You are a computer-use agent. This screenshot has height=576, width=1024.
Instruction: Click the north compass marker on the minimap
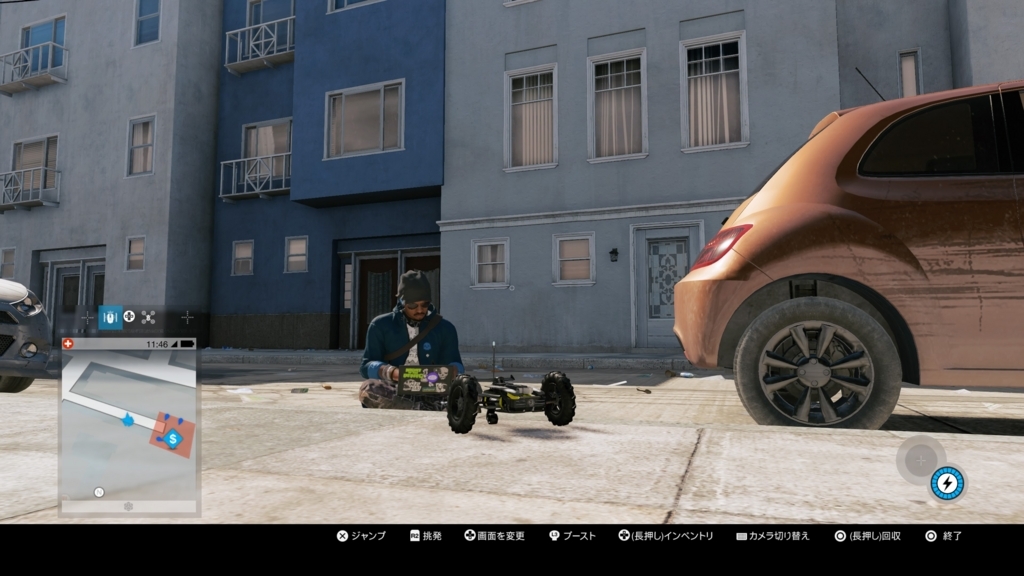coord(98,492)
